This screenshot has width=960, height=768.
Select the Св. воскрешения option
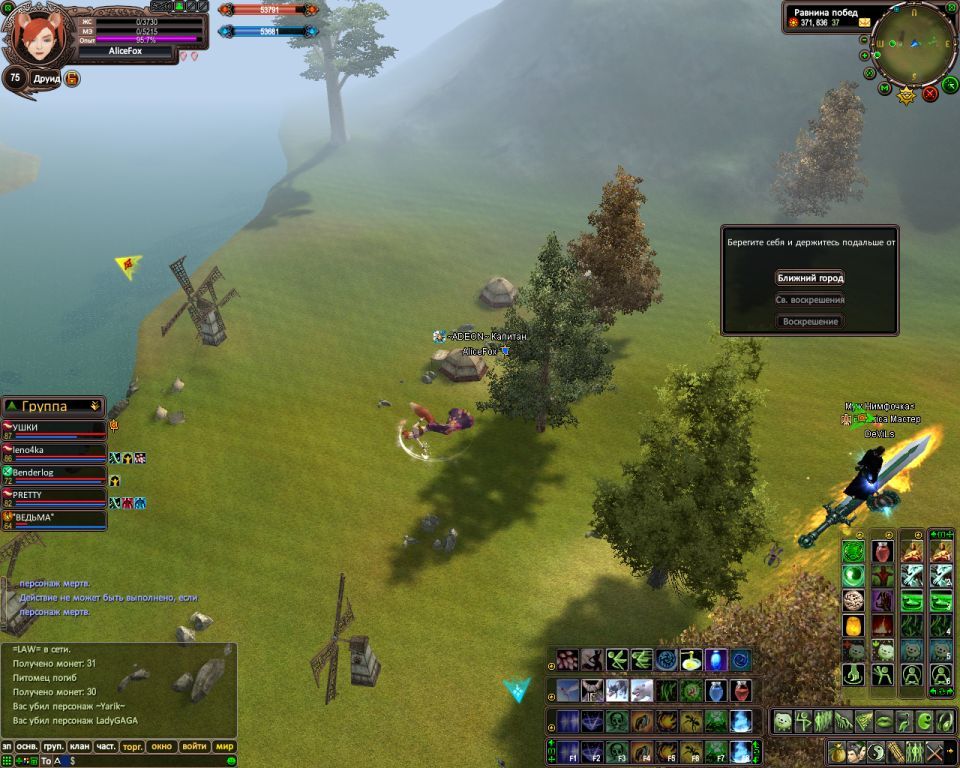tap(810, 300)
